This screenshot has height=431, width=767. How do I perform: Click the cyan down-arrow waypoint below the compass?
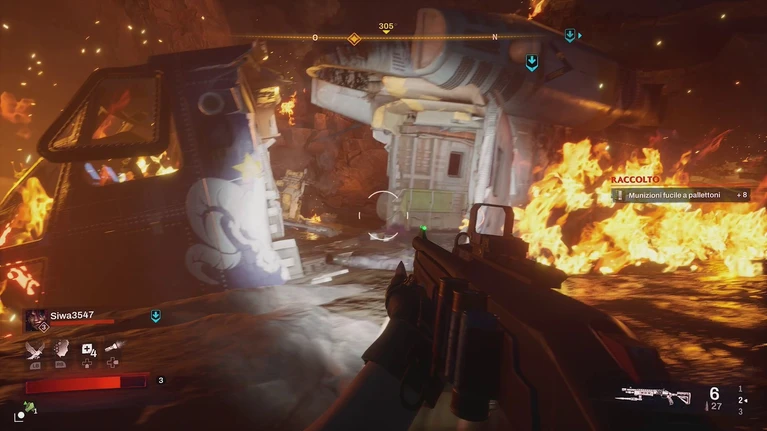tap(532, 62)
